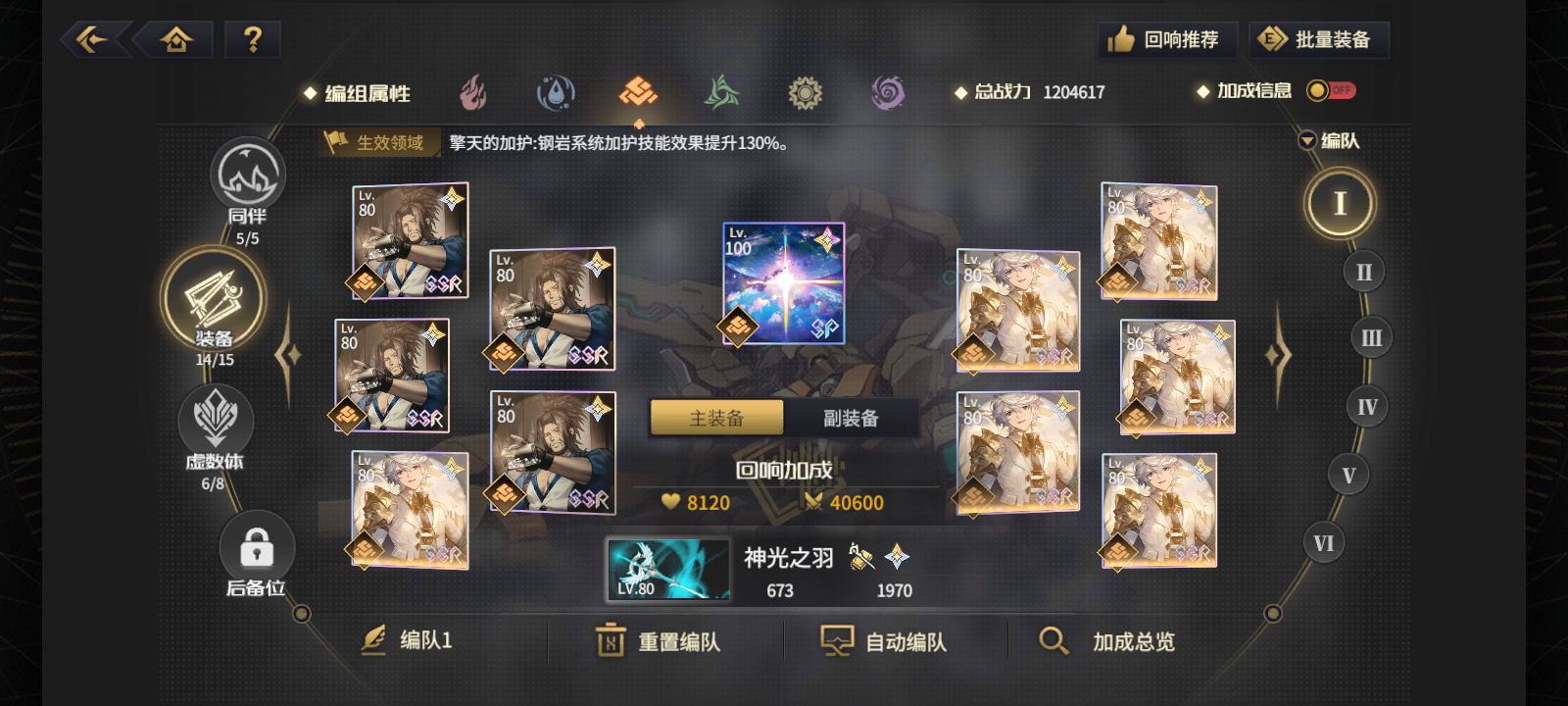Image resolution: width=1568 pixels, height=706 pixels.
Task: Open the 加成总览 bonus overview
Action: pos(1108,641)
